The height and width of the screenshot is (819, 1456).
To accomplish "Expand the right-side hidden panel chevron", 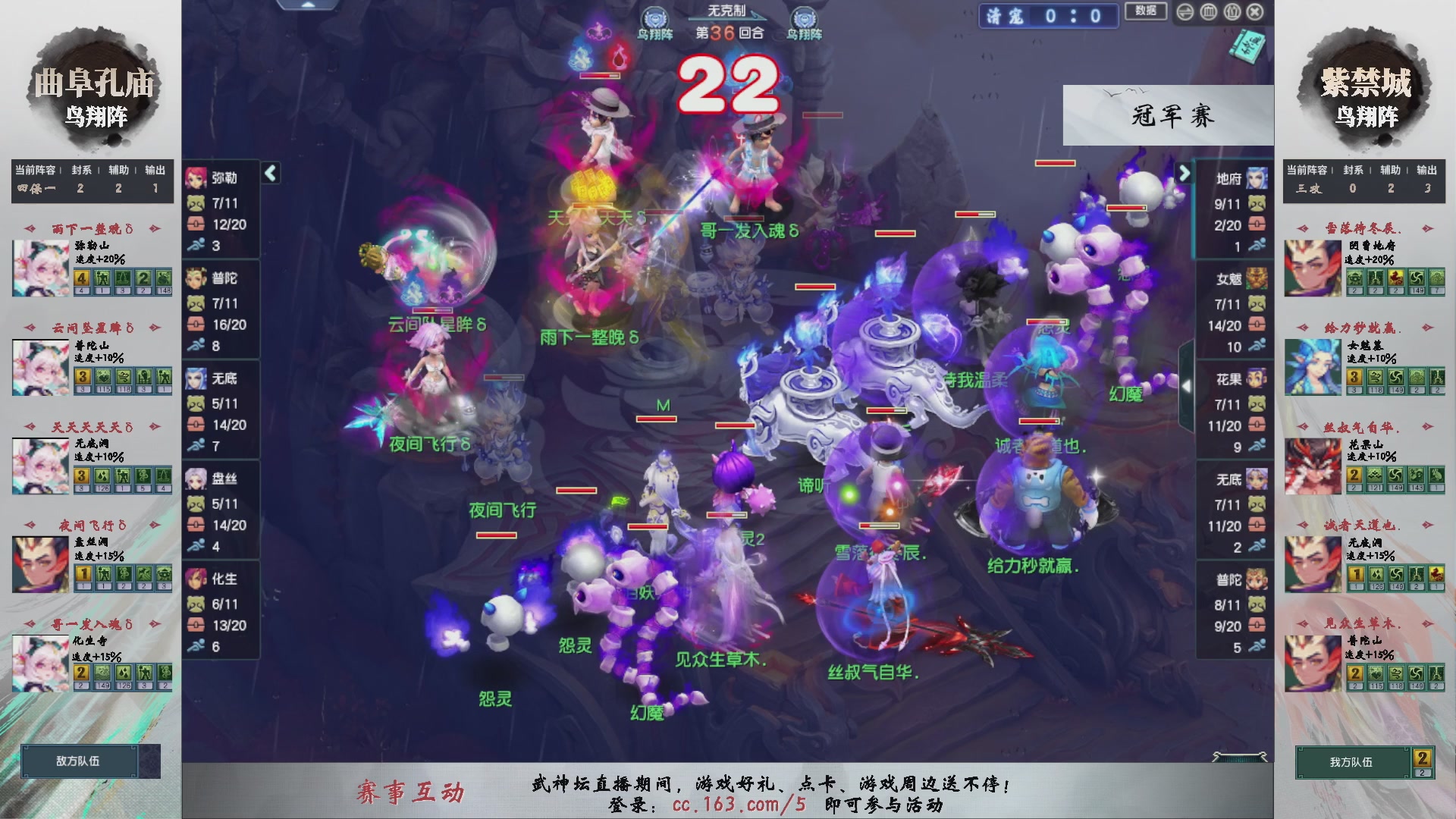I will point(1188,385).
